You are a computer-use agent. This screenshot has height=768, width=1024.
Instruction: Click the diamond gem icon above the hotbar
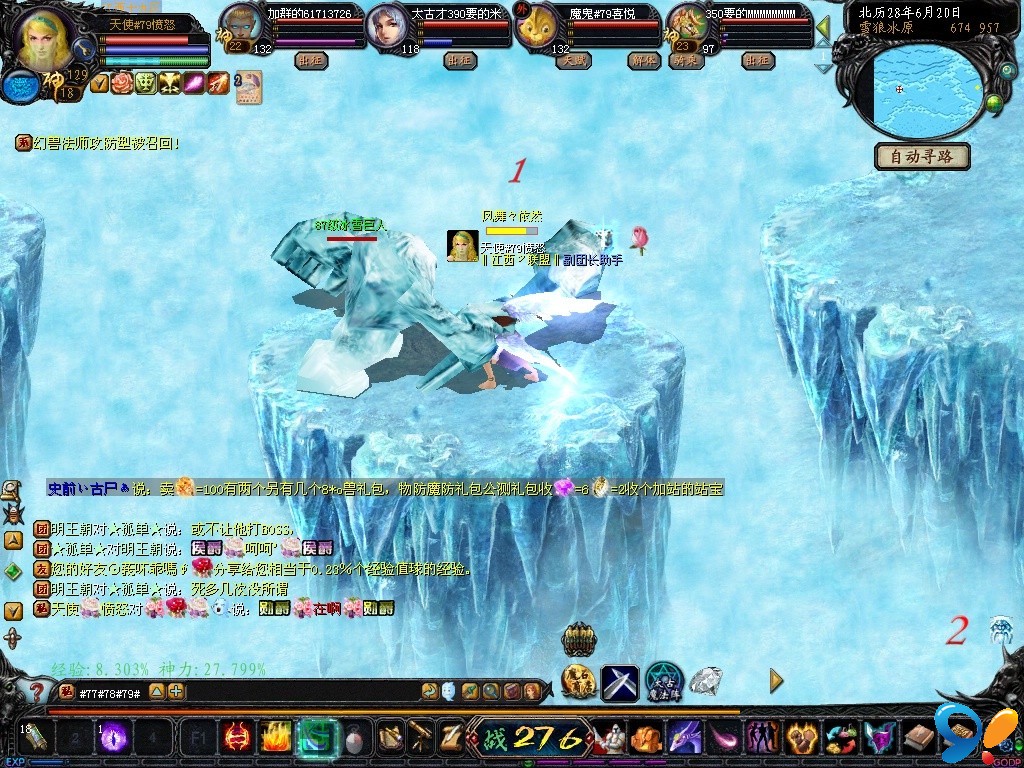(706, 681)
